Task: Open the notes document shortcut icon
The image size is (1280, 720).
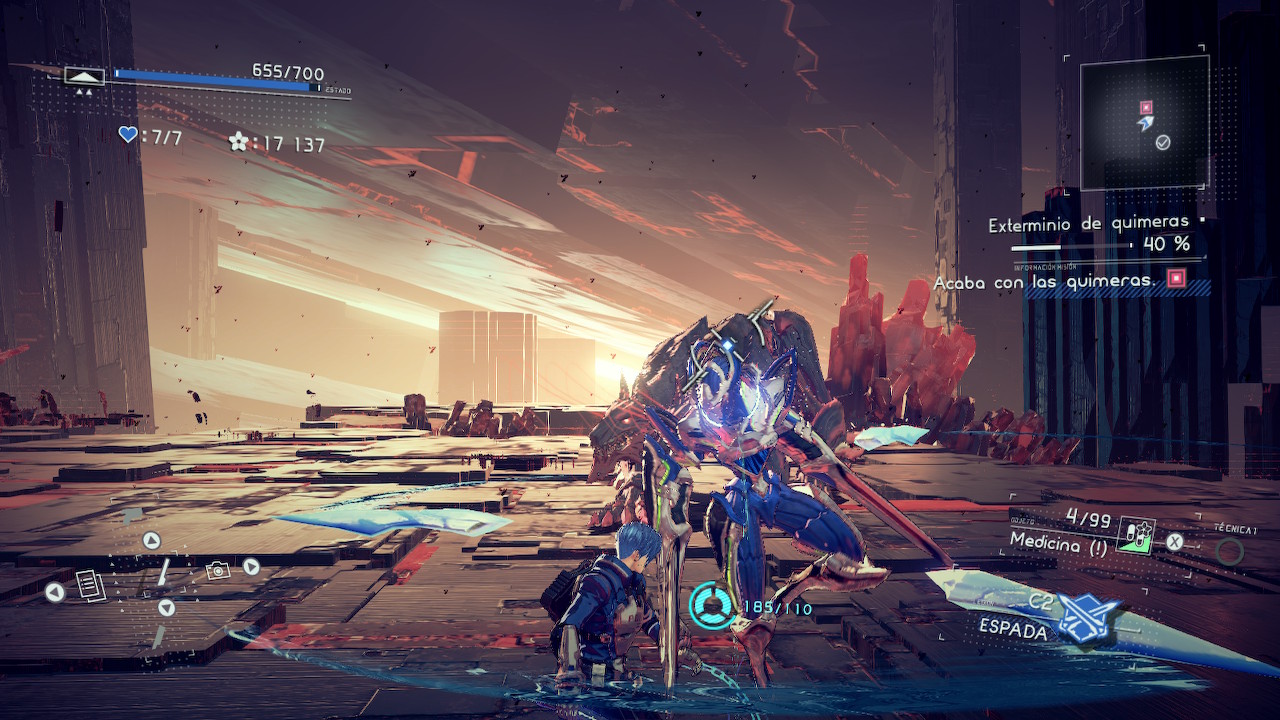Action: click(x=91, y=585)
